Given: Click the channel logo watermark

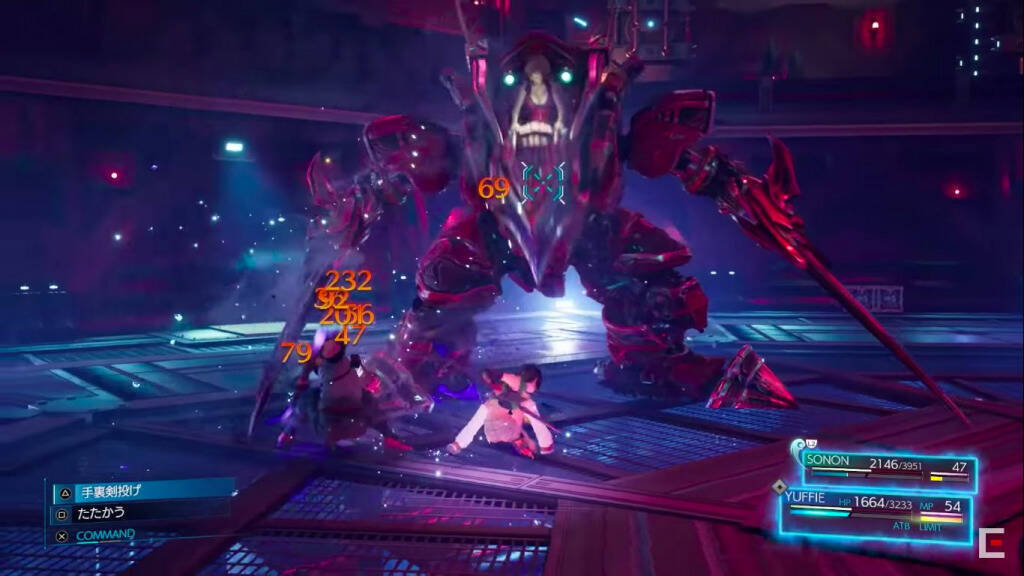Looking at the screenshot, I should [x=992, y=543].
